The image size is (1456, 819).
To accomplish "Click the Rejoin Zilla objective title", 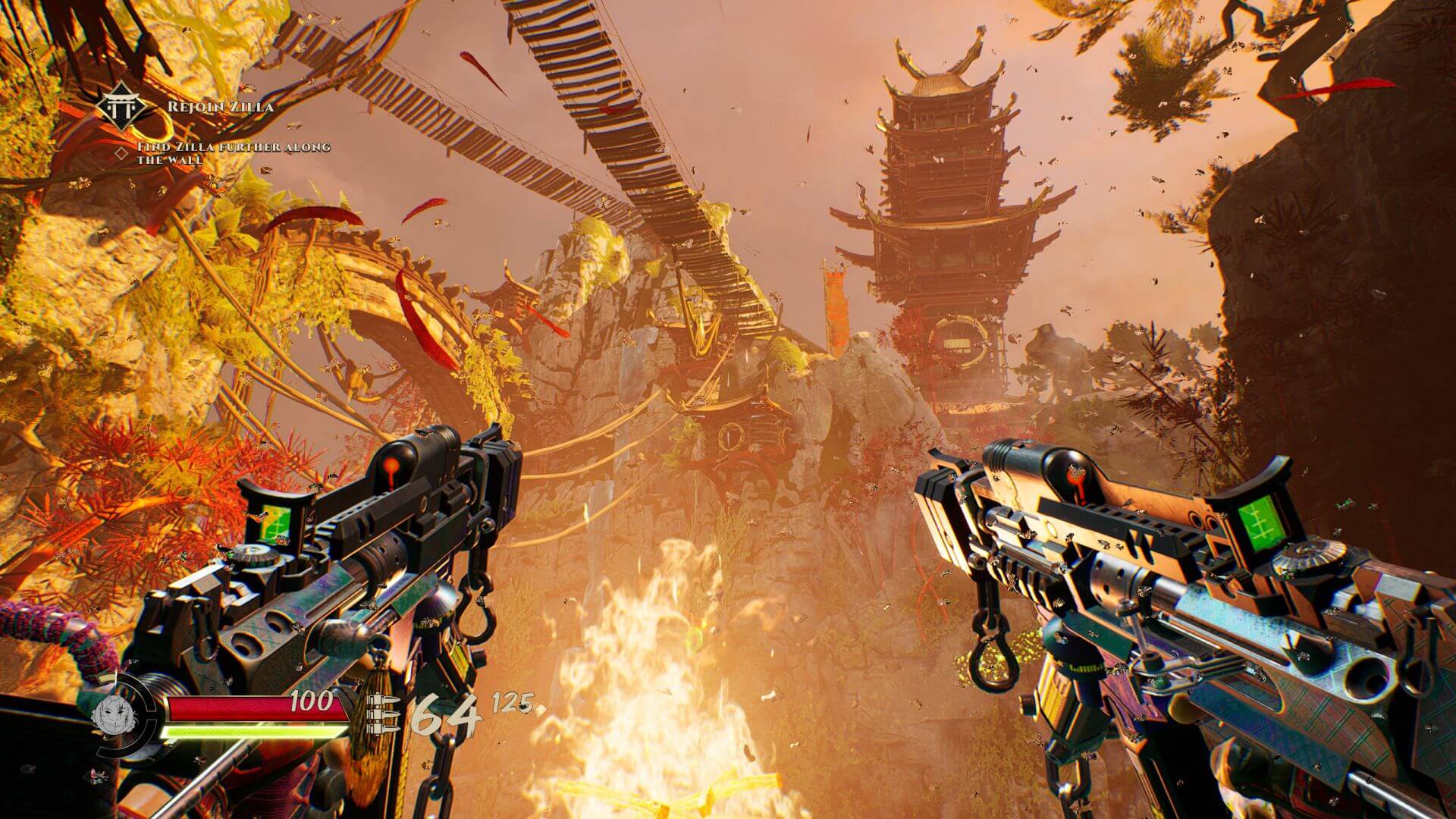I will 220,106.
